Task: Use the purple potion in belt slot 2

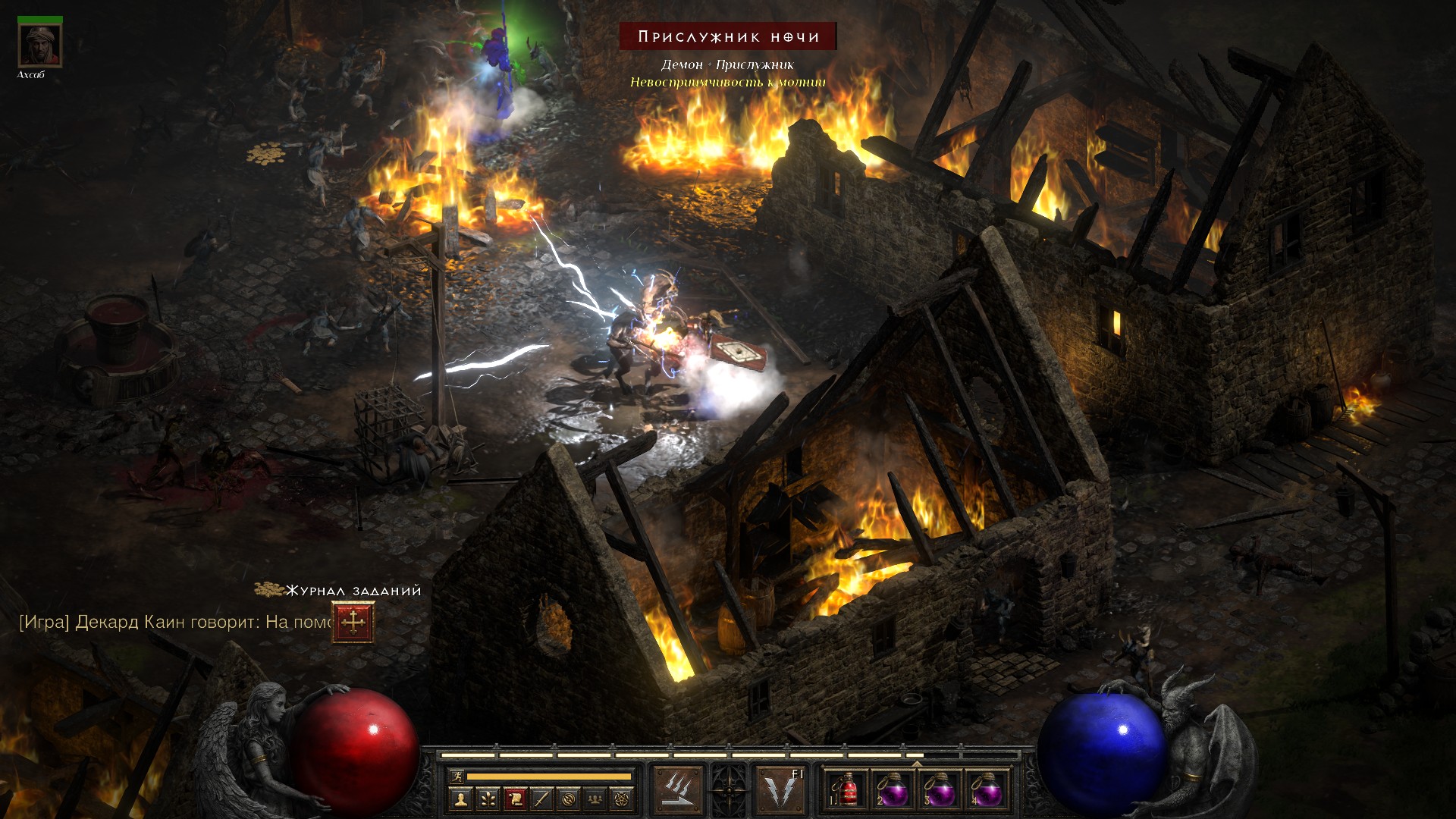Action: pos(893,790)
